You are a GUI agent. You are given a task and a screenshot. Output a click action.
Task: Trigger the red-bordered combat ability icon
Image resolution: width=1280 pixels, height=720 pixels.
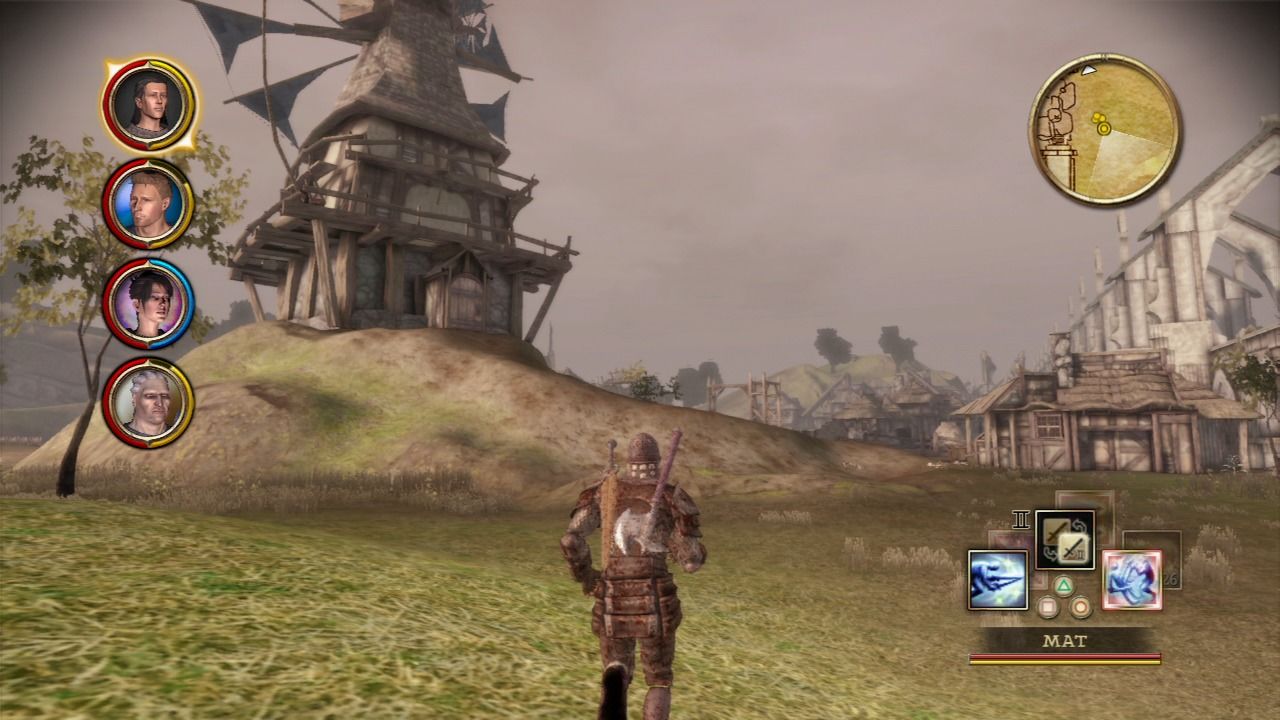(x=1131, y=580)
